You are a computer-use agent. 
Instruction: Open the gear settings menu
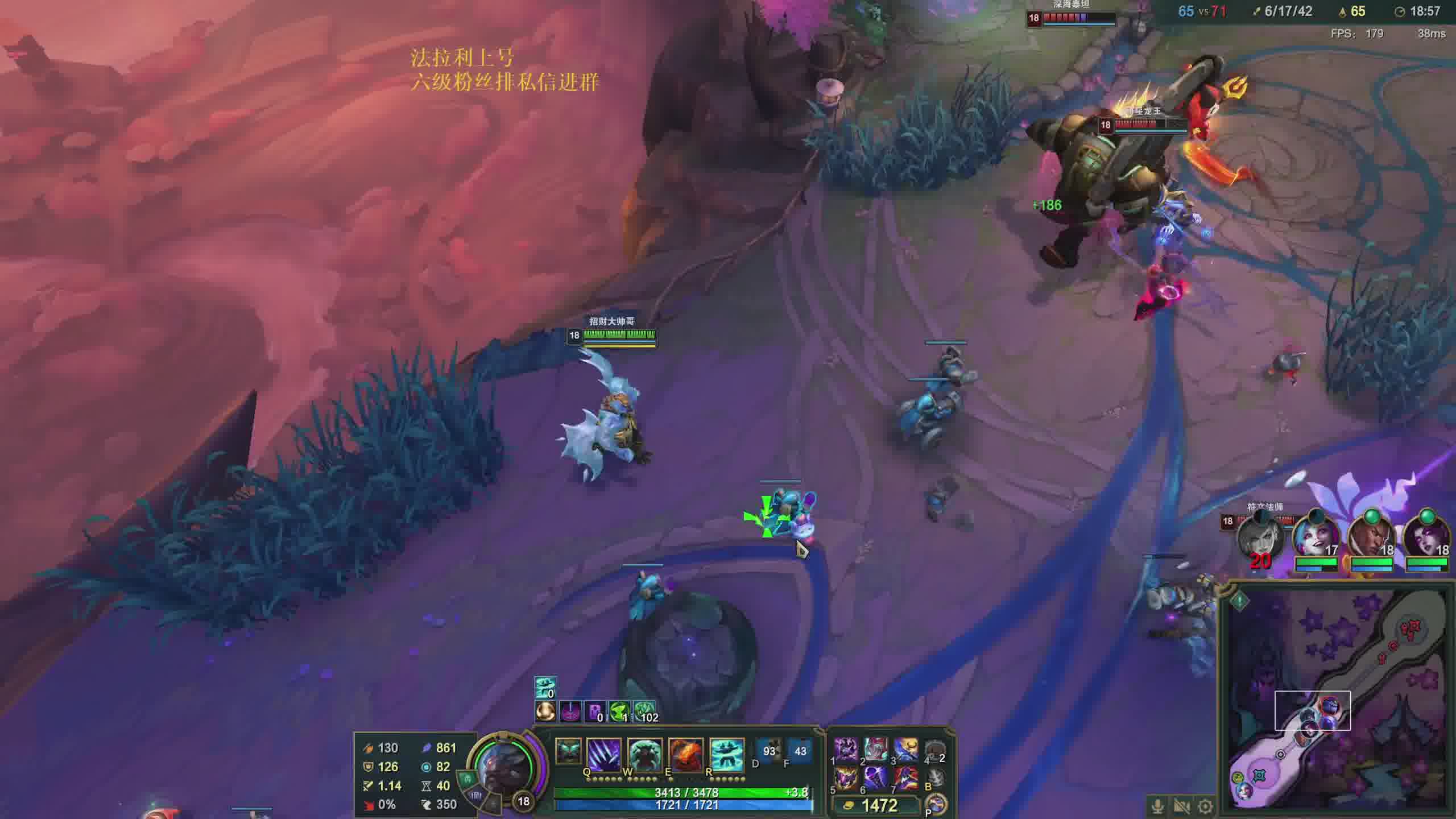(1205, 806)
